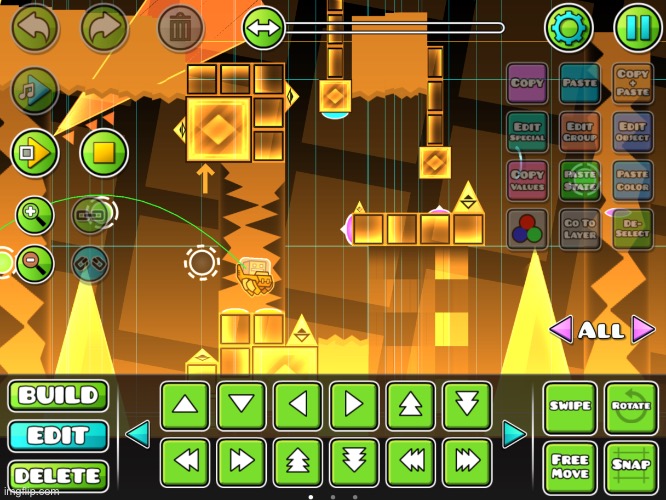Start the music playback preview

(34, 91)
